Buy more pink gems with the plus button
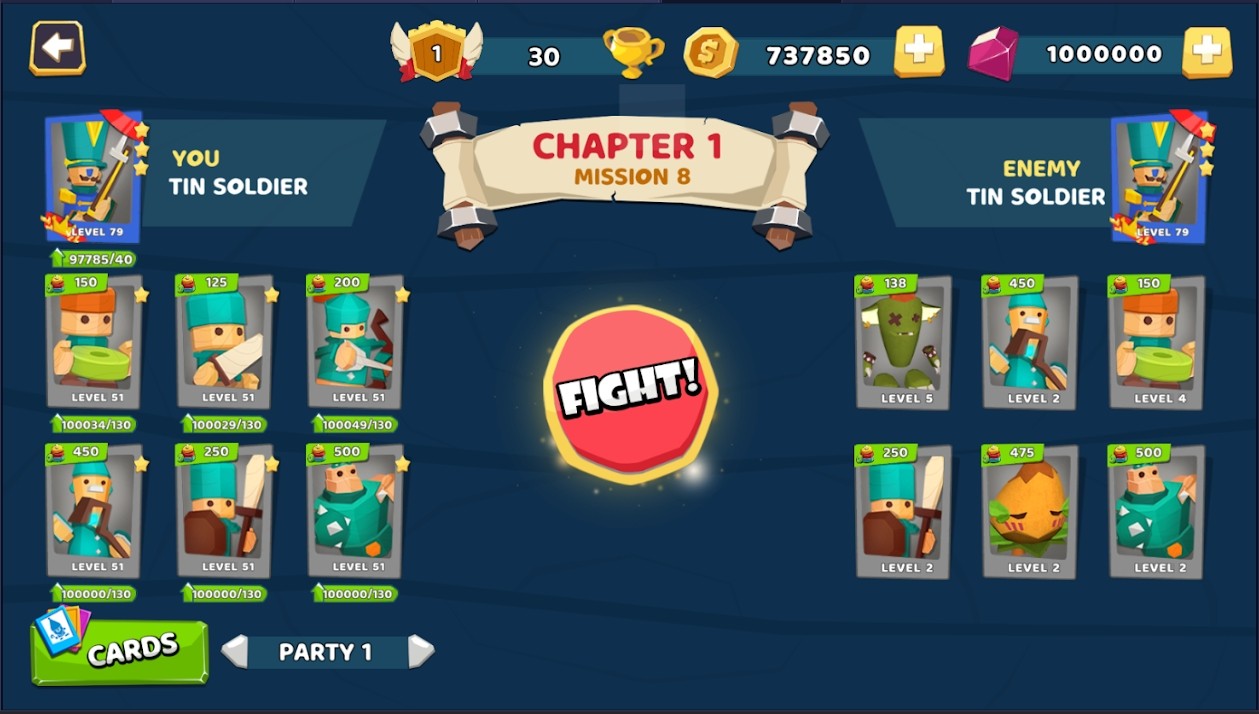1259x714 pixels. click(1206, 52)
